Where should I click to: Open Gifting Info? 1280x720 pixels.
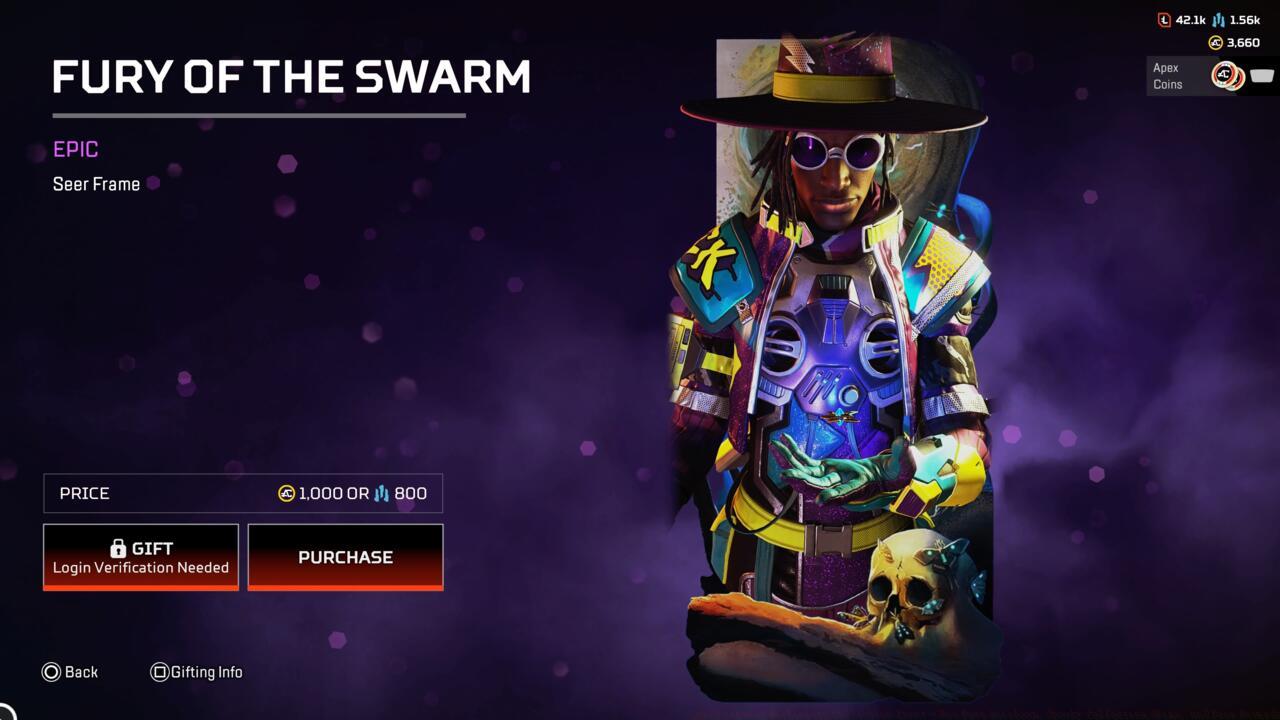pos(197,672)
